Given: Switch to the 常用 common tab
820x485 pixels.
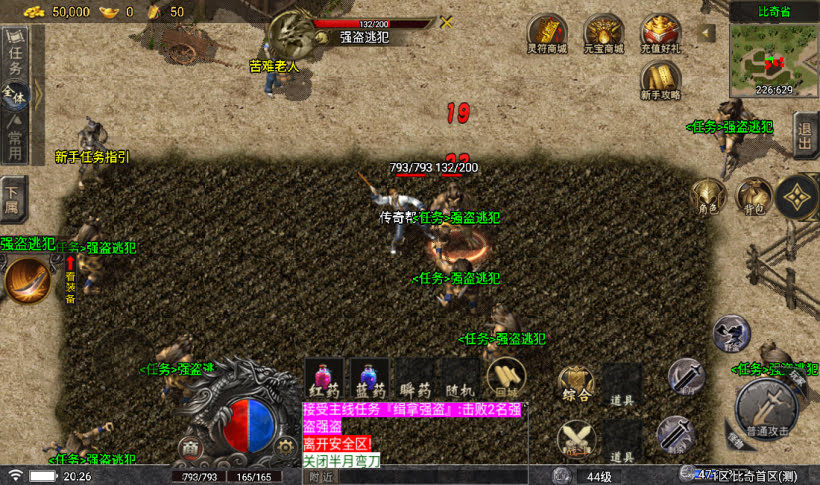Looking at the screenshot, I should (14, 142).
